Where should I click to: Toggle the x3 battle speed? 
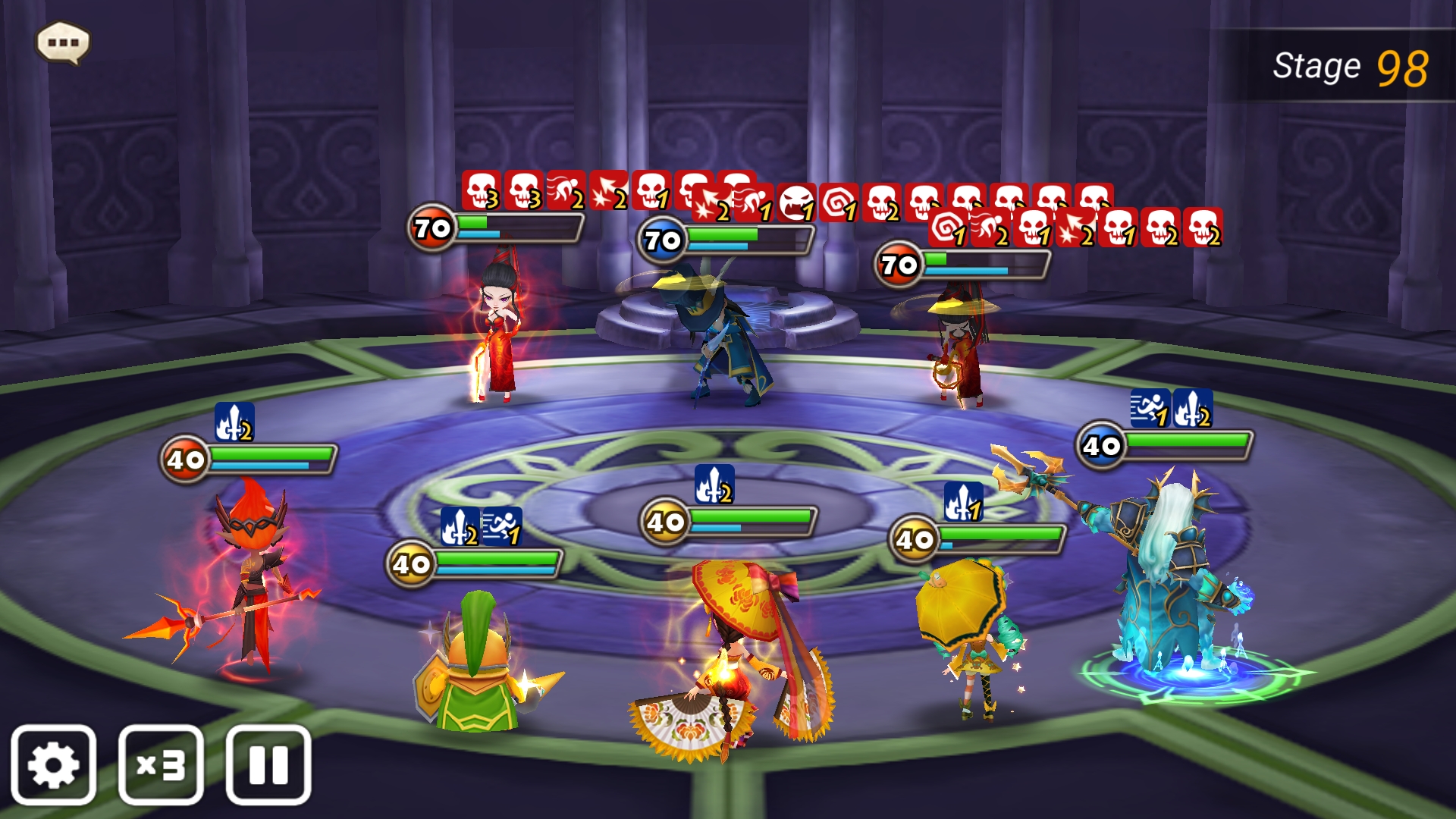pyautogui.click(x=161, y=764)
